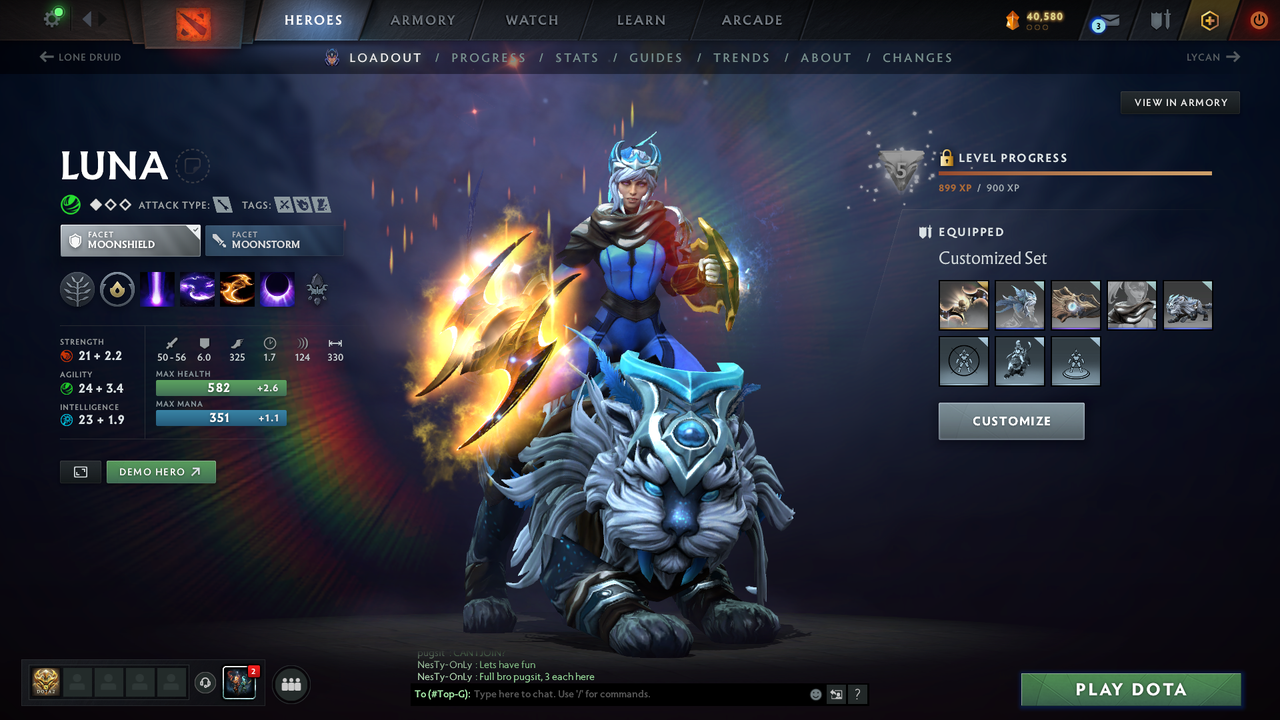Open the ARCADE menu tab

pos(751,19)
